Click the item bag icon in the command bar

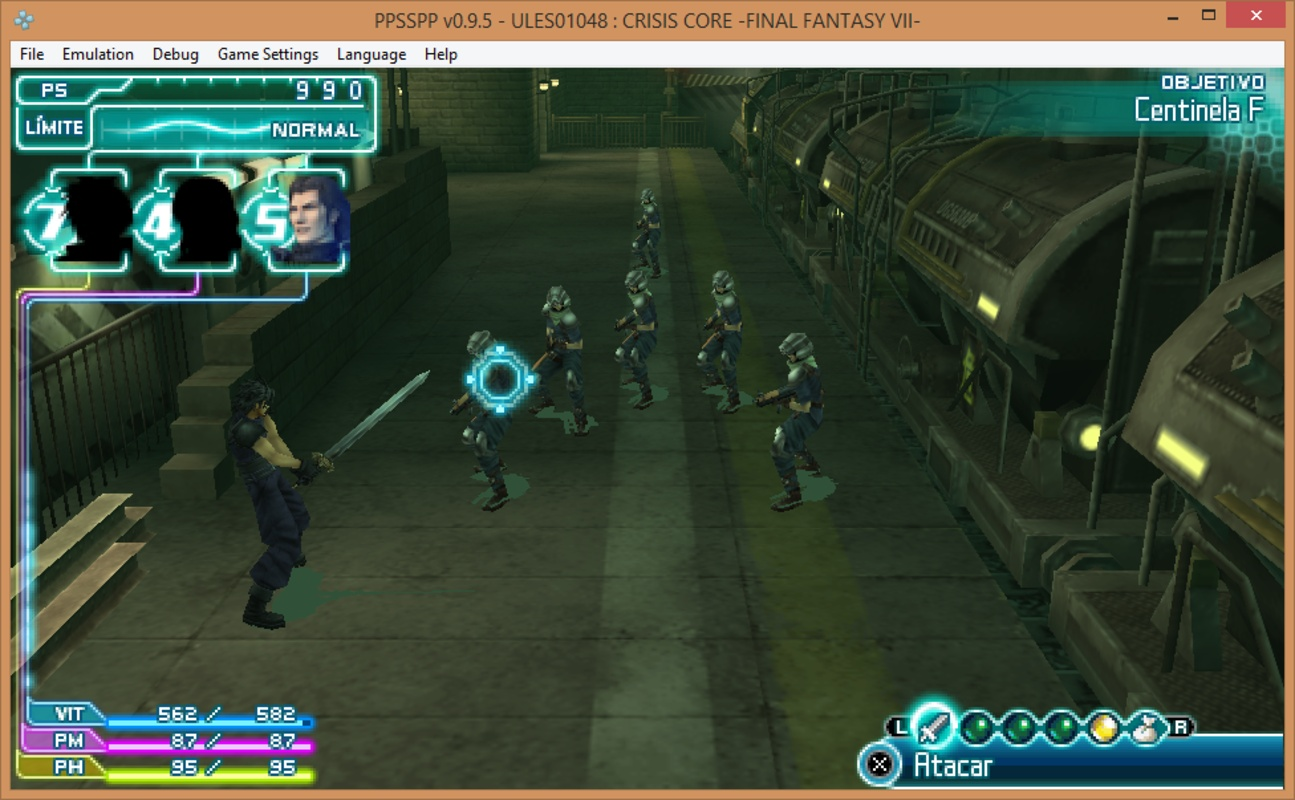click(1144, 726)
